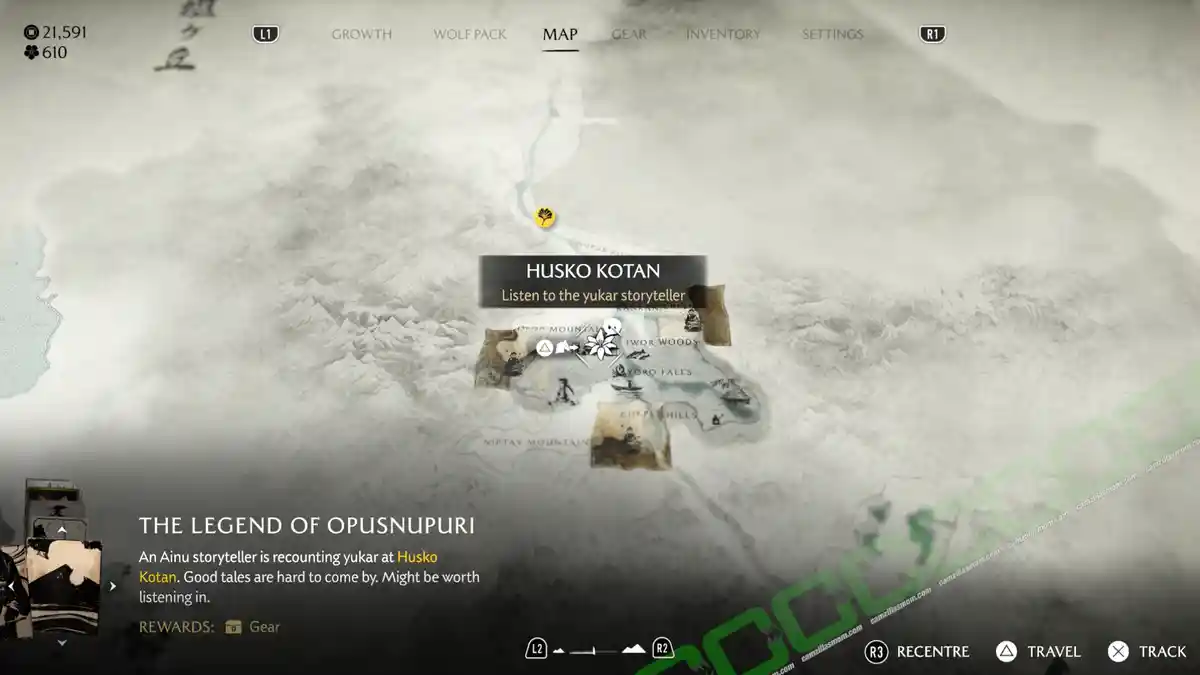Click the map zoom level indicator
This screenshot has width=1200, height=675.
(x=600, y=649)
